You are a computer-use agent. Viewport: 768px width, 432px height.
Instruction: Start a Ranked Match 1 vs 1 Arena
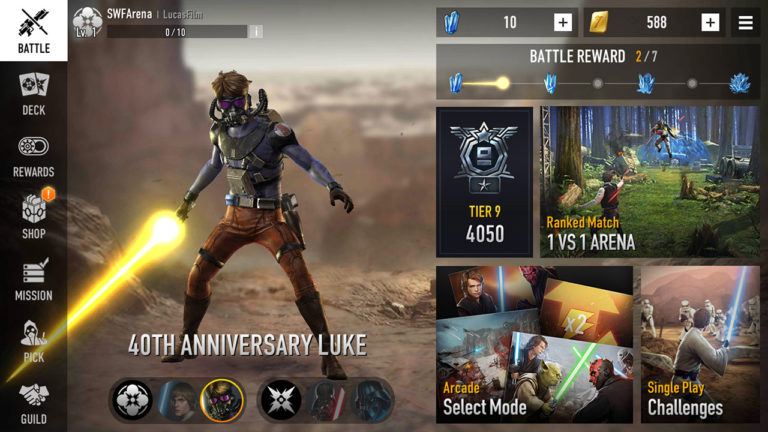pos(649,181)
